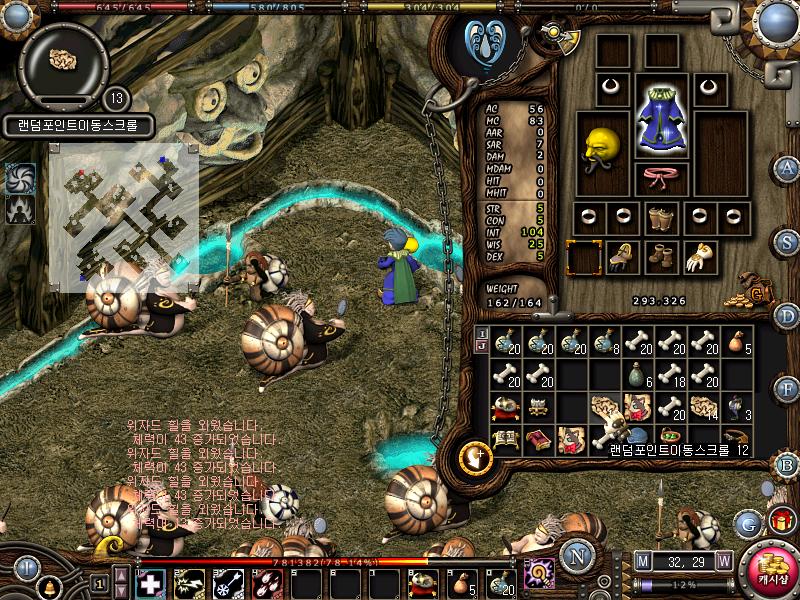Viewport: 800px width, 600px height.
Task: Select the round S menu button
Action: pos(788,241)
